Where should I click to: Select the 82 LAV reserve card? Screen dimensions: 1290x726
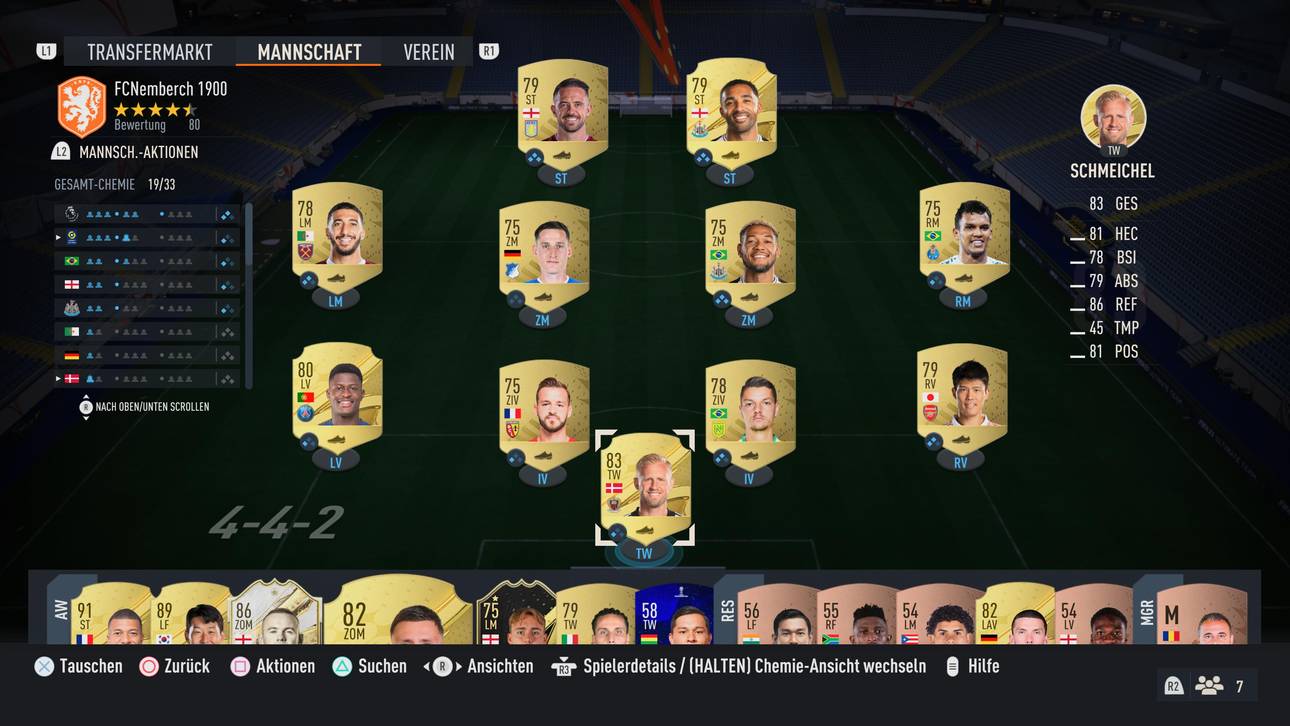point(1014,613)
